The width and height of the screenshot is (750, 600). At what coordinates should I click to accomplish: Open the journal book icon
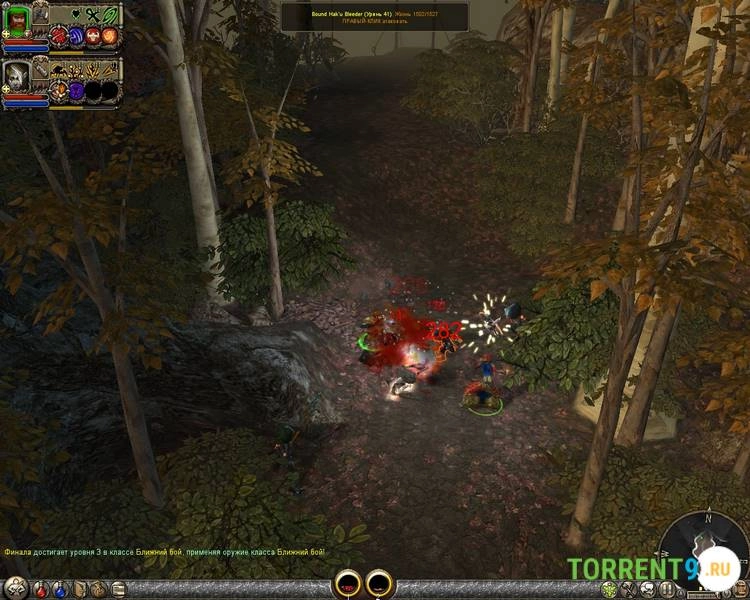[x=79, y=589]
